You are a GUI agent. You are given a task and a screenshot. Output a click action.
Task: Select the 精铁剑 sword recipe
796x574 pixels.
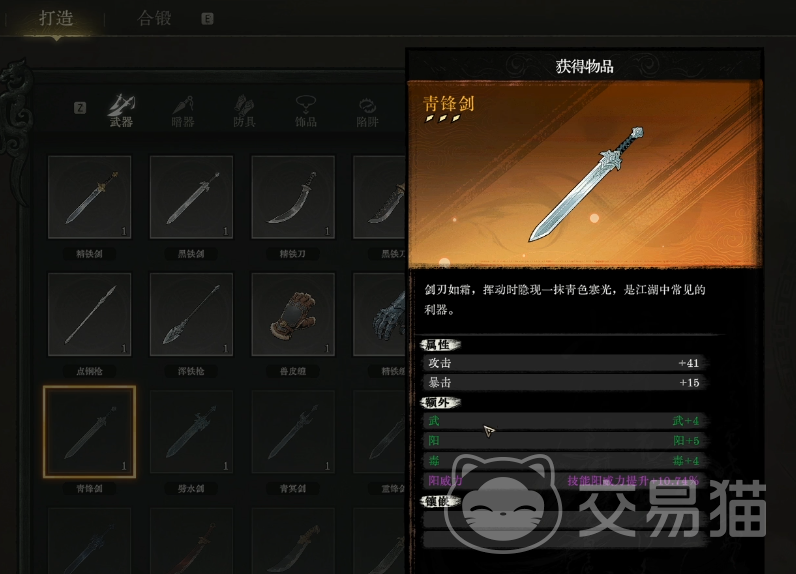(x=90, y=197)
